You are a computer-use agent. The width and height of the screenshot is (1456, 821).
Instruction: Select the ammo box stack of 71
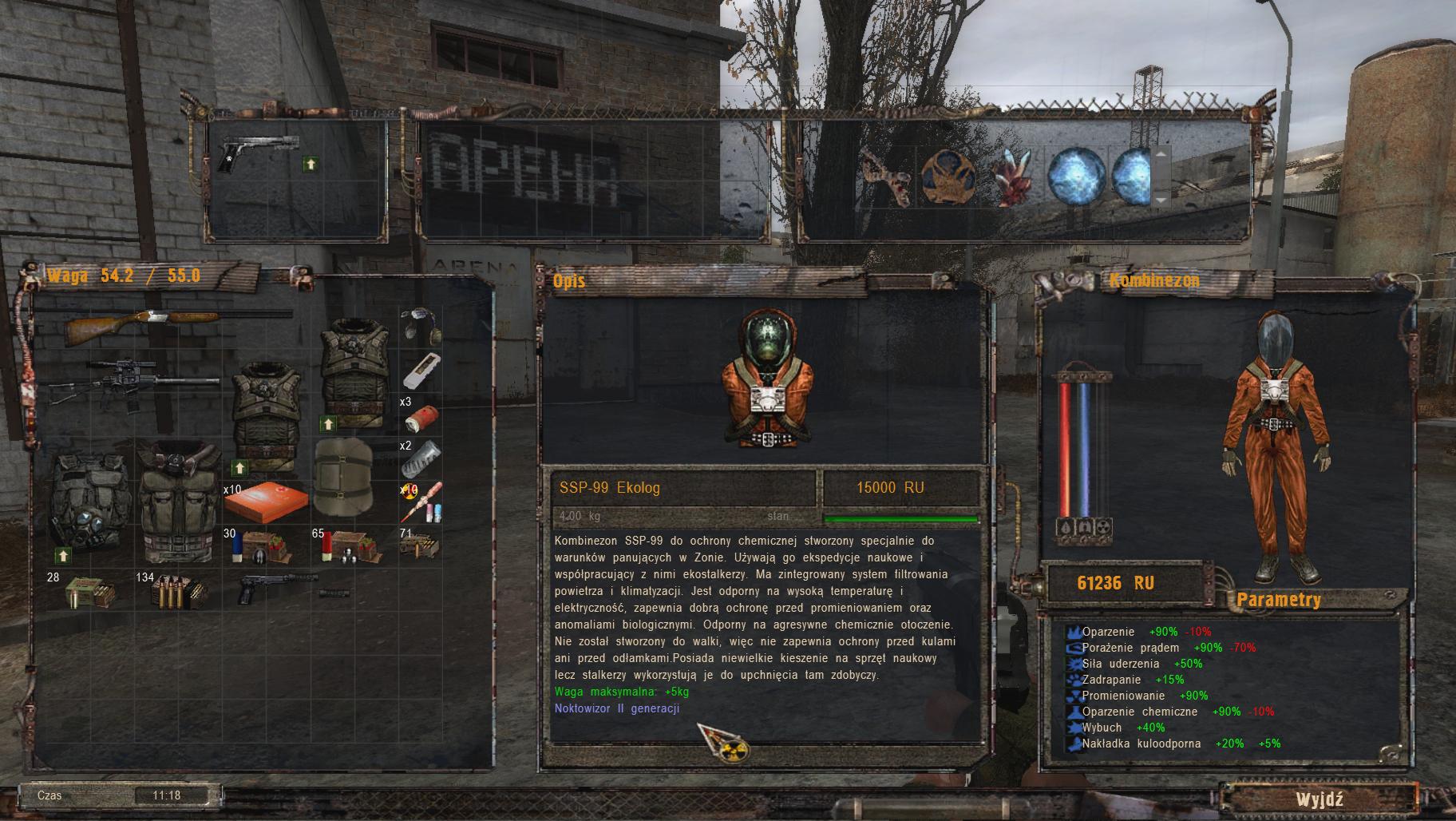(418, 547)
